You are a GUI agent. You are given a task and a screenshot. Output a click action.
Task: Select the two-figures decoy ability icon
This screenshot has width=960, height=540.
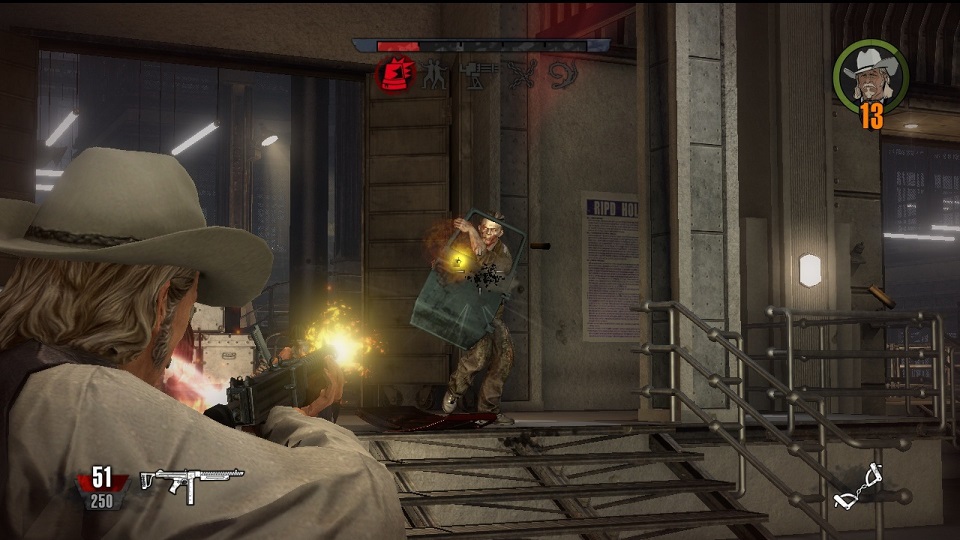tap(434, 75)
